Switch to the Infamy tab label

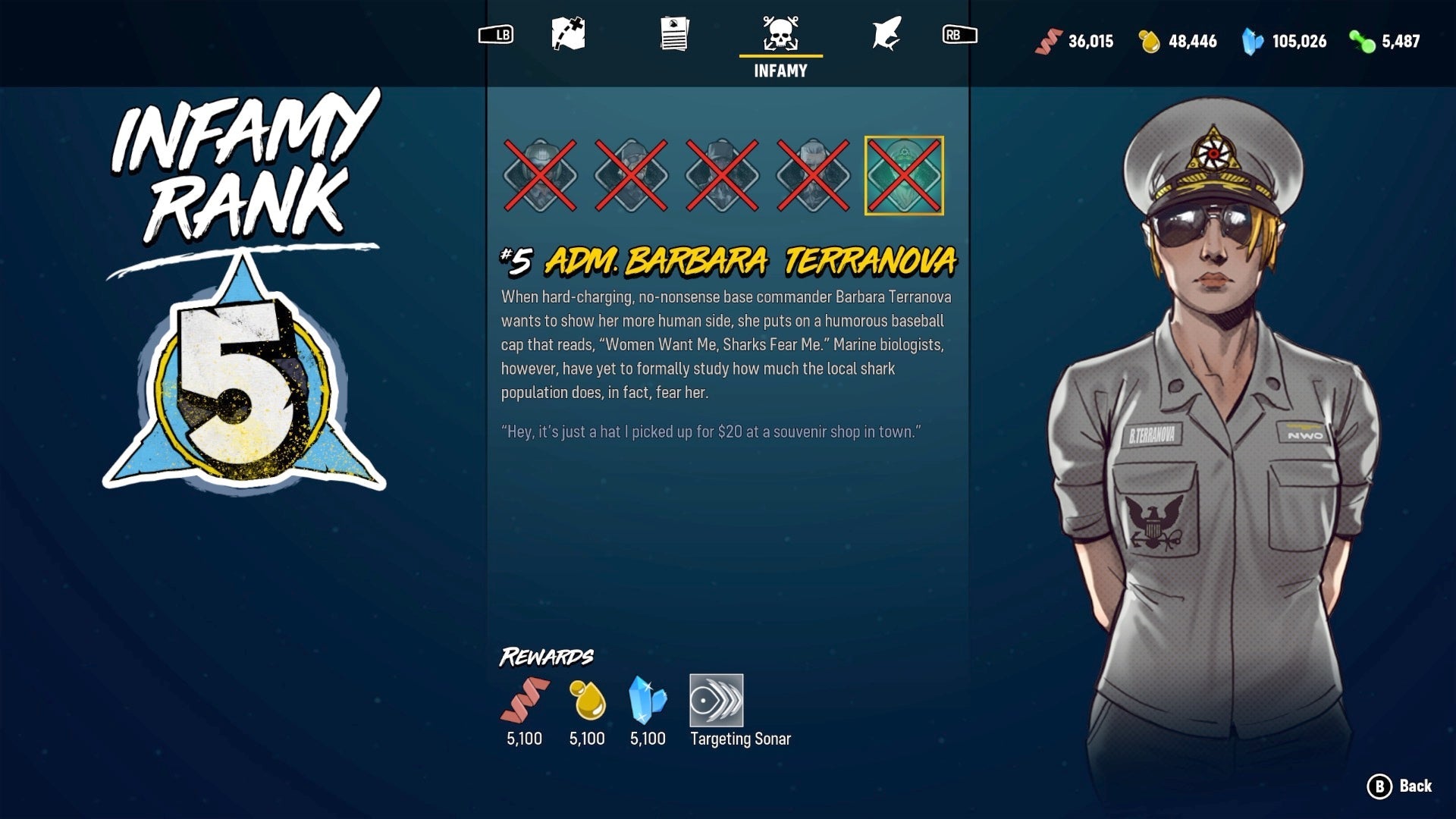click(780, 72)
